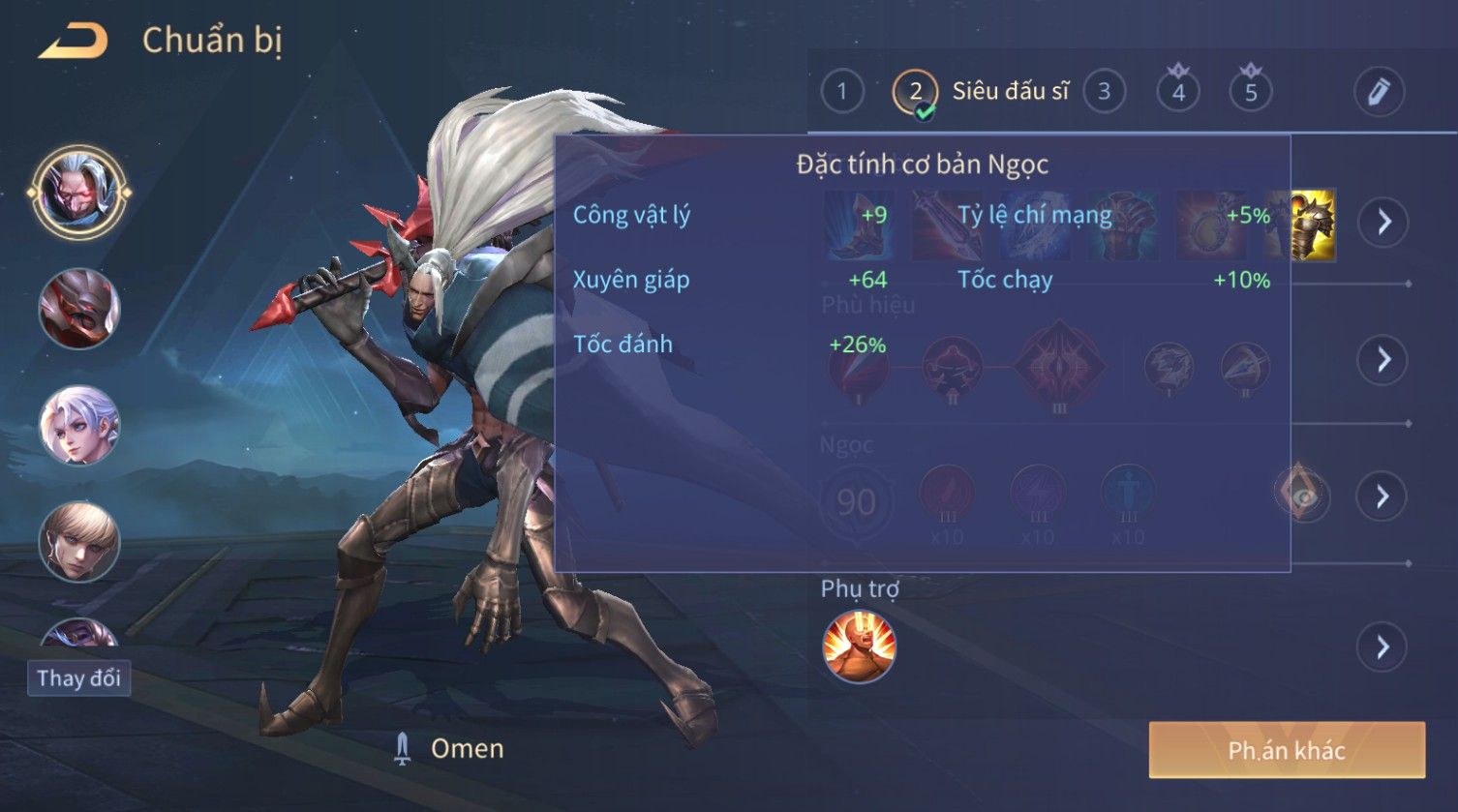Select the Phụ trợ talent icon
1458x812 pixels.
point(859,647)
